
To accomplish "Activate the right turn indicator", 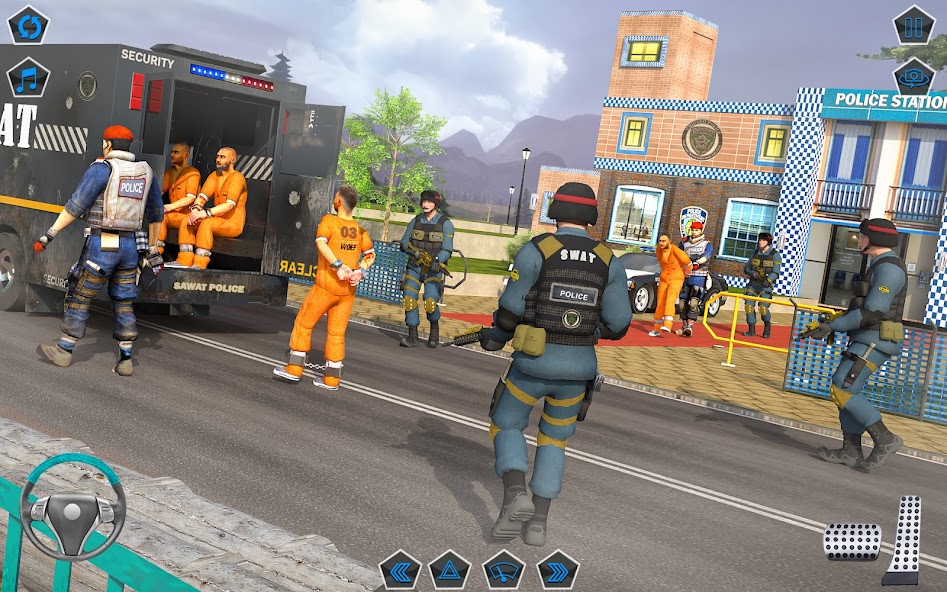I will [x=557, y=570].
